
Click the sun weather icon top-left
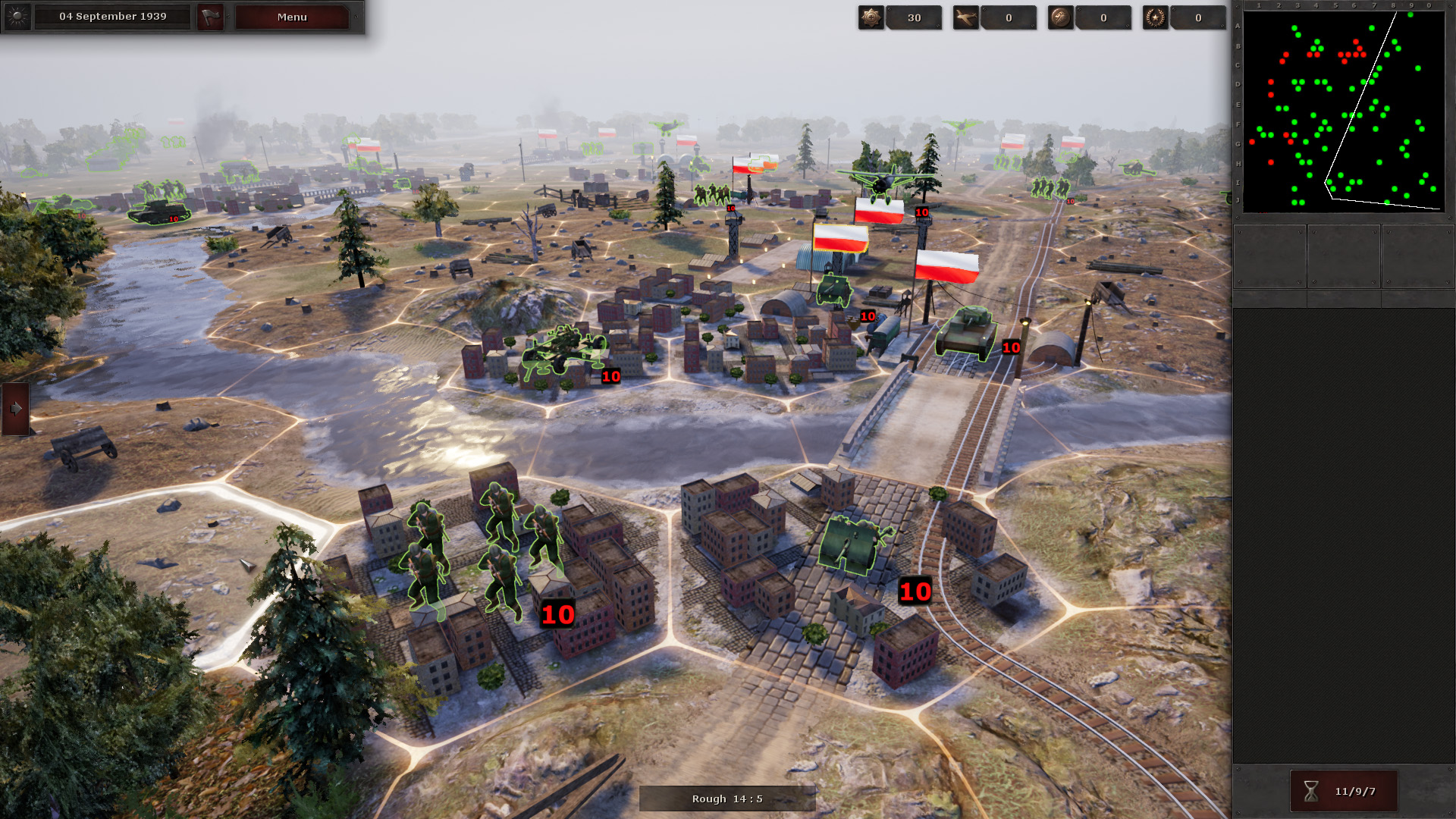click(x=17, y=16)
